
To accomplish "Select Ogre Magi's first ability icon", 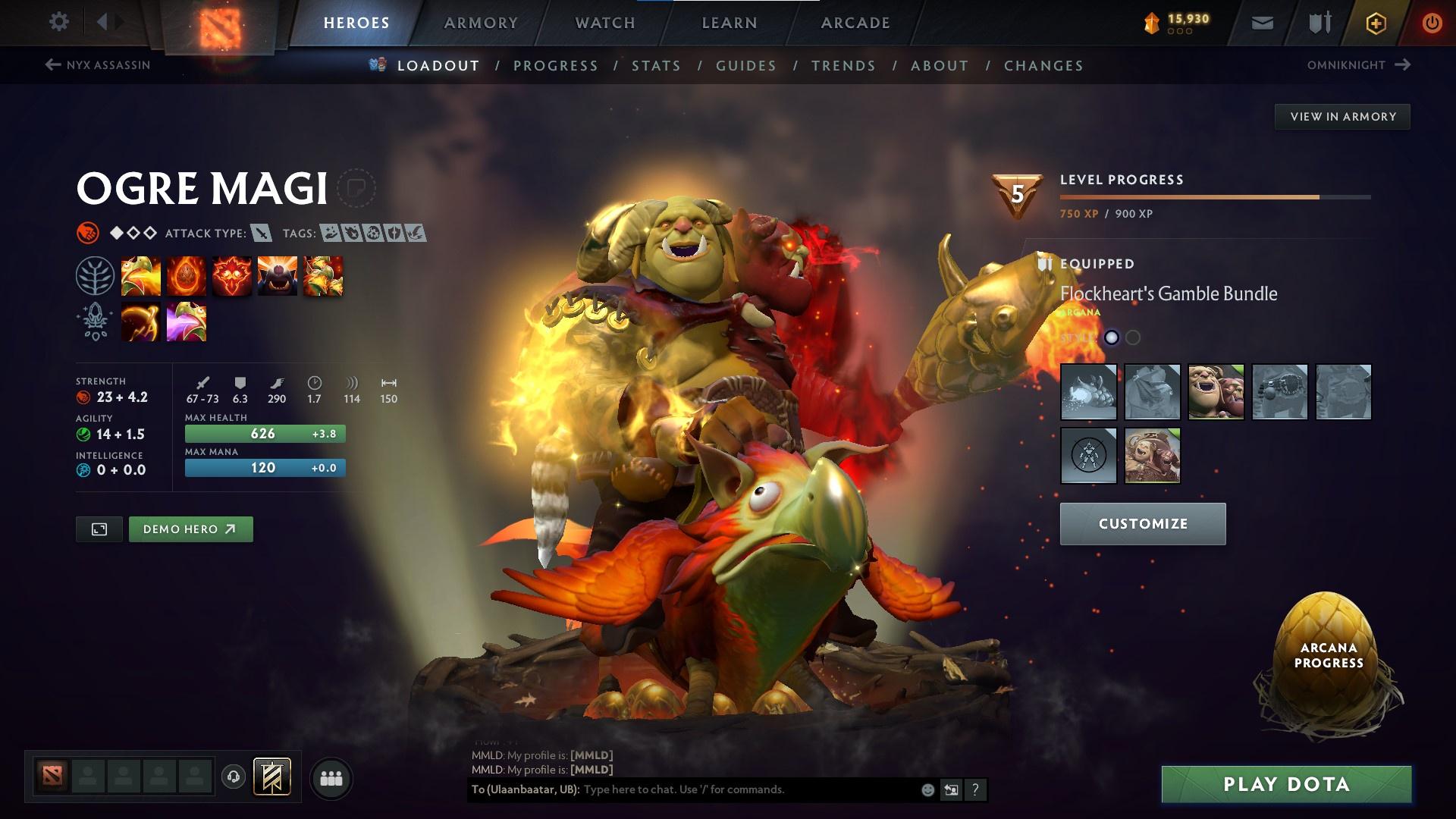I will point(141,277).
